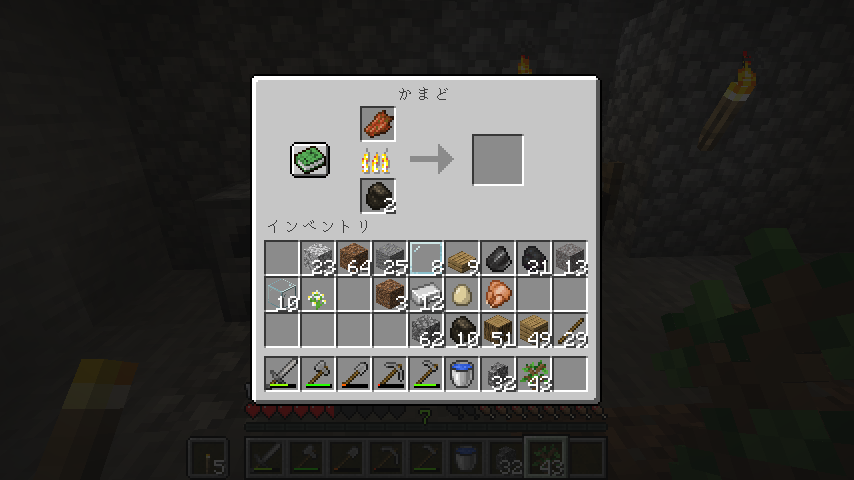Pick up the raw chicken
Viewport: 854px width, 480px height.
[498, 295]
